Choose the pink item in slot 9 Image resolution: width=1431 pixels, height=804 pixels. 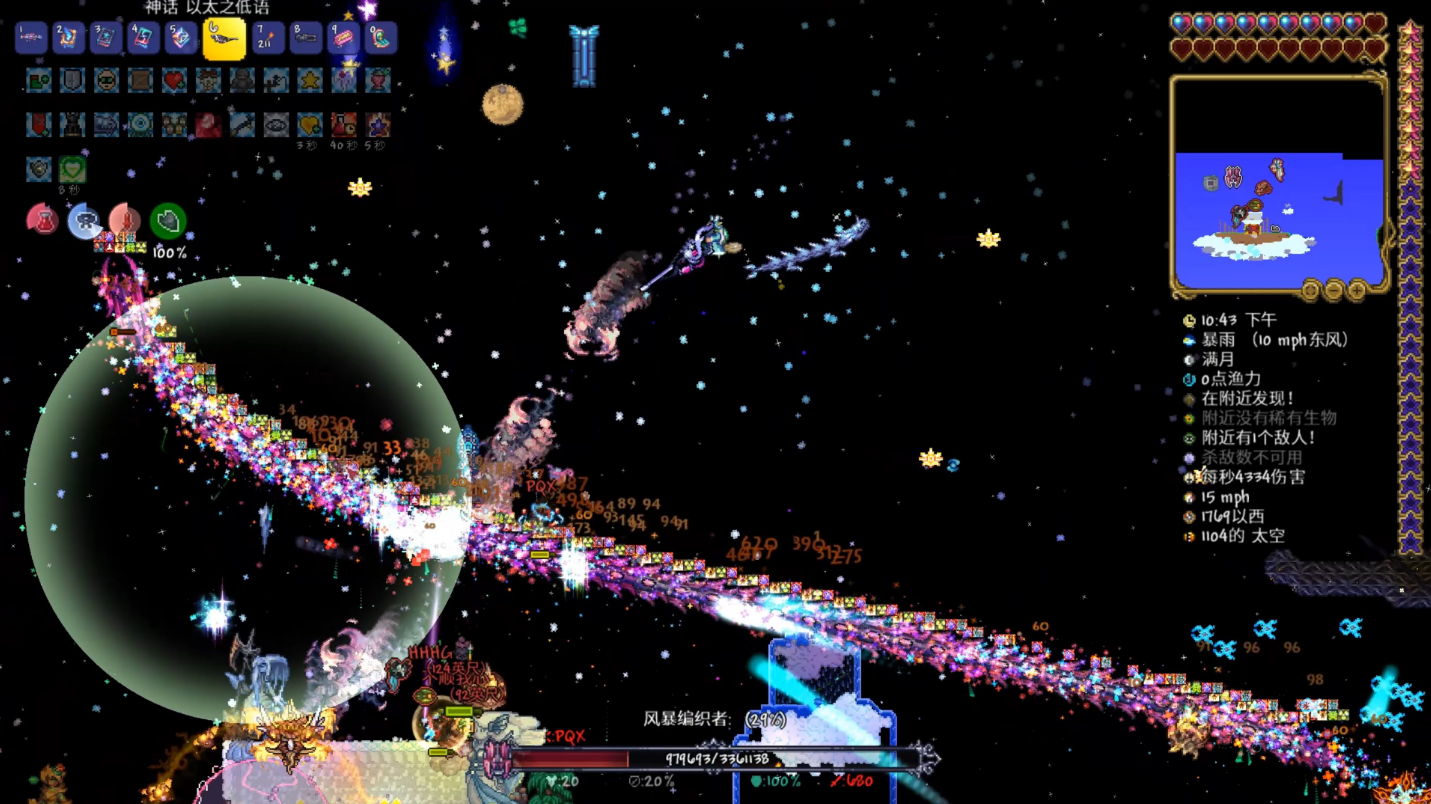click(x=343, y=39)
